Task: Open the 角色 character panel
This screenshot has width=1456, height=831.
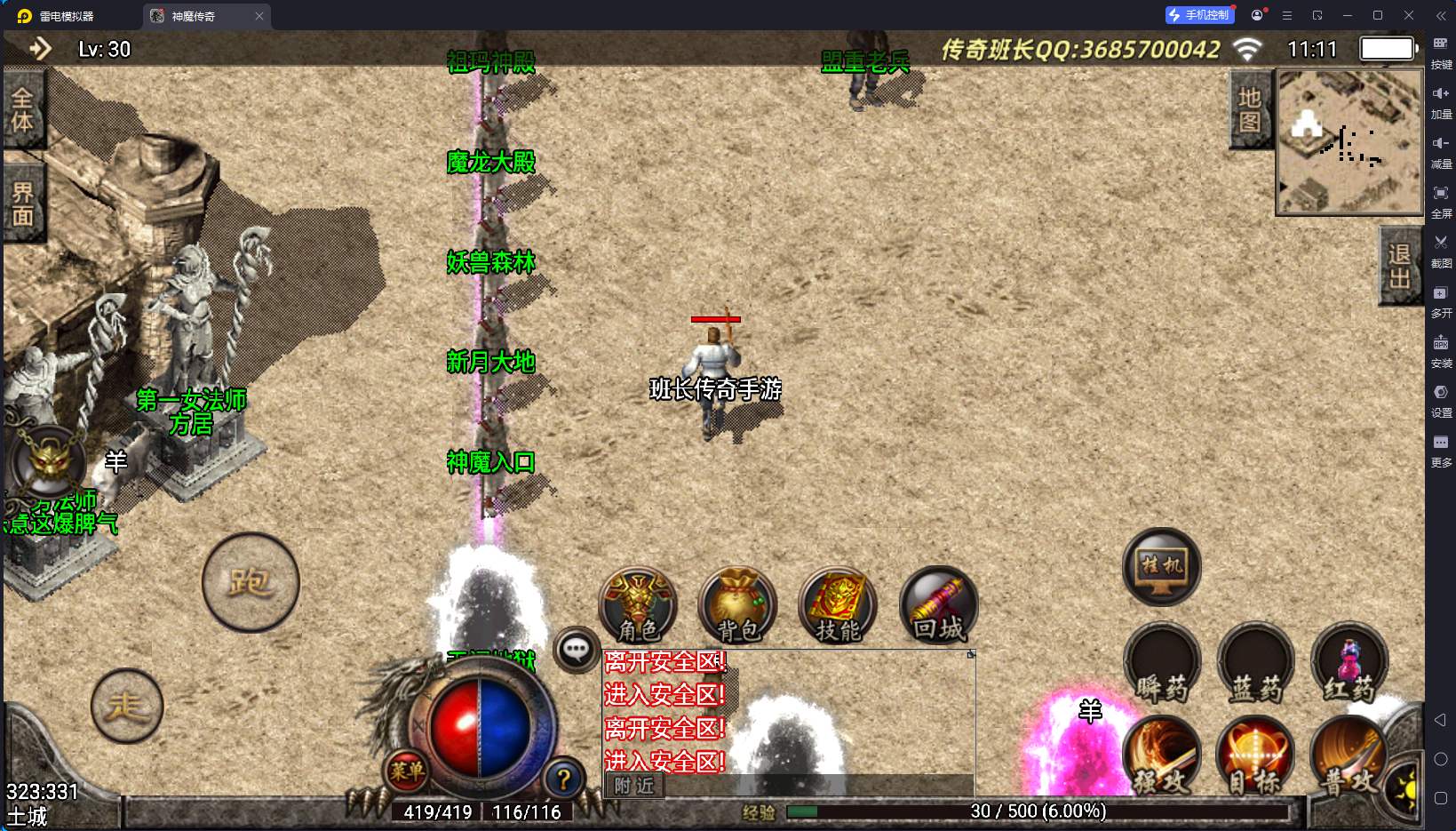Action: 638,606
